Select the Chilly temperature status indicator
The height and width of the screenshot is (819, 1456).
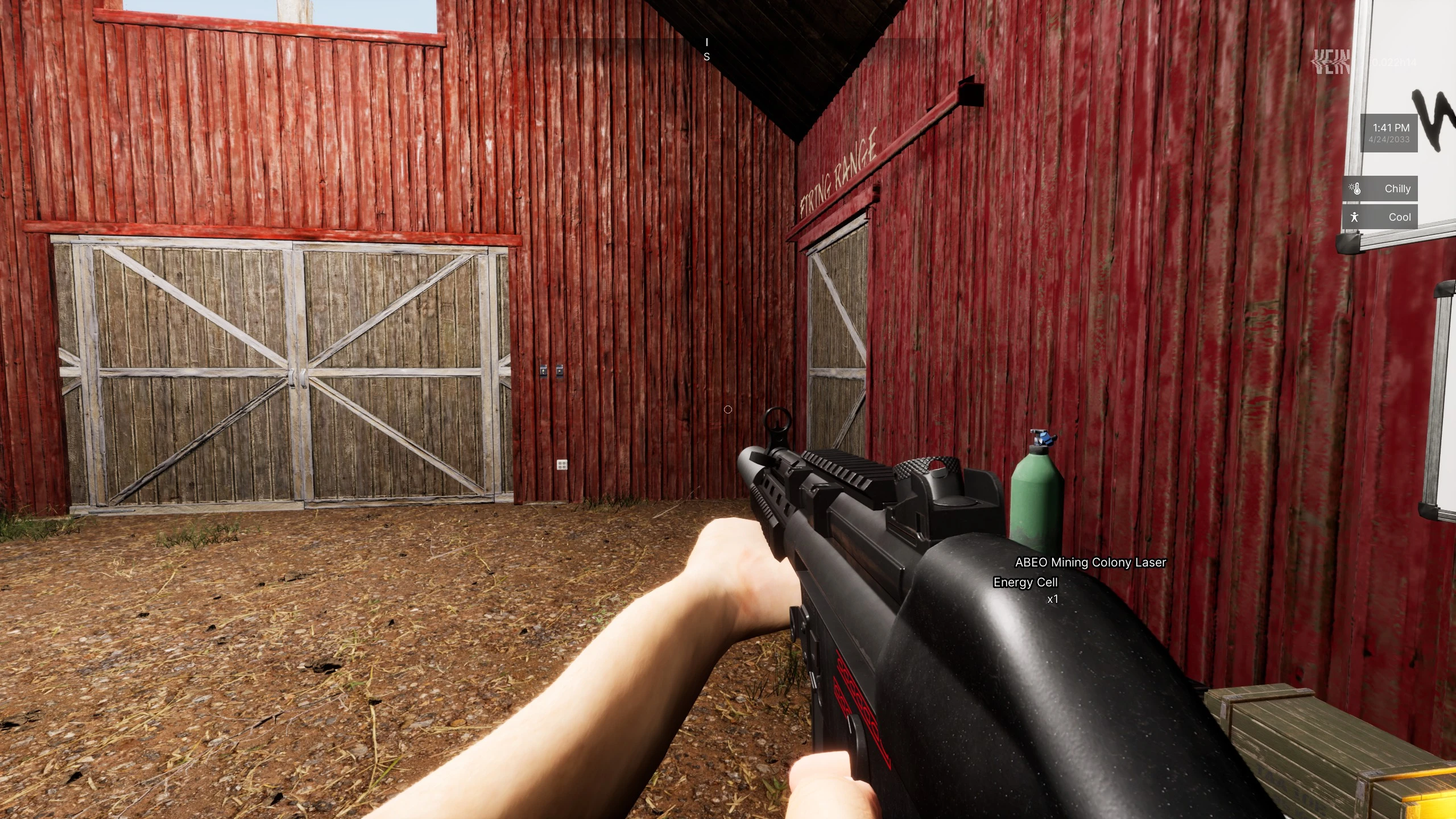click(1380, 189)
